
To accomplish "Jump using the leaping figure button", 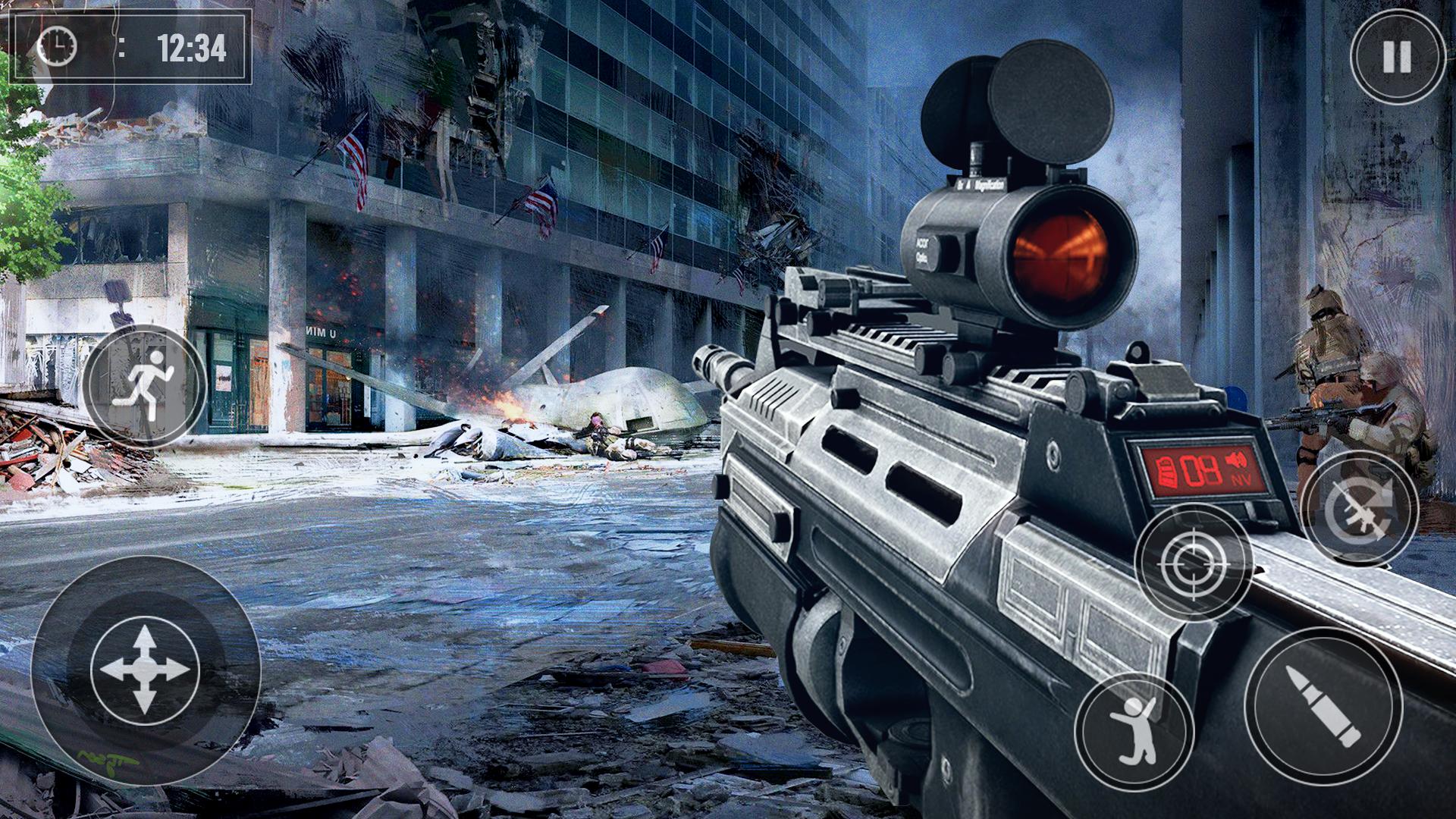I will tap(1134, 730).
